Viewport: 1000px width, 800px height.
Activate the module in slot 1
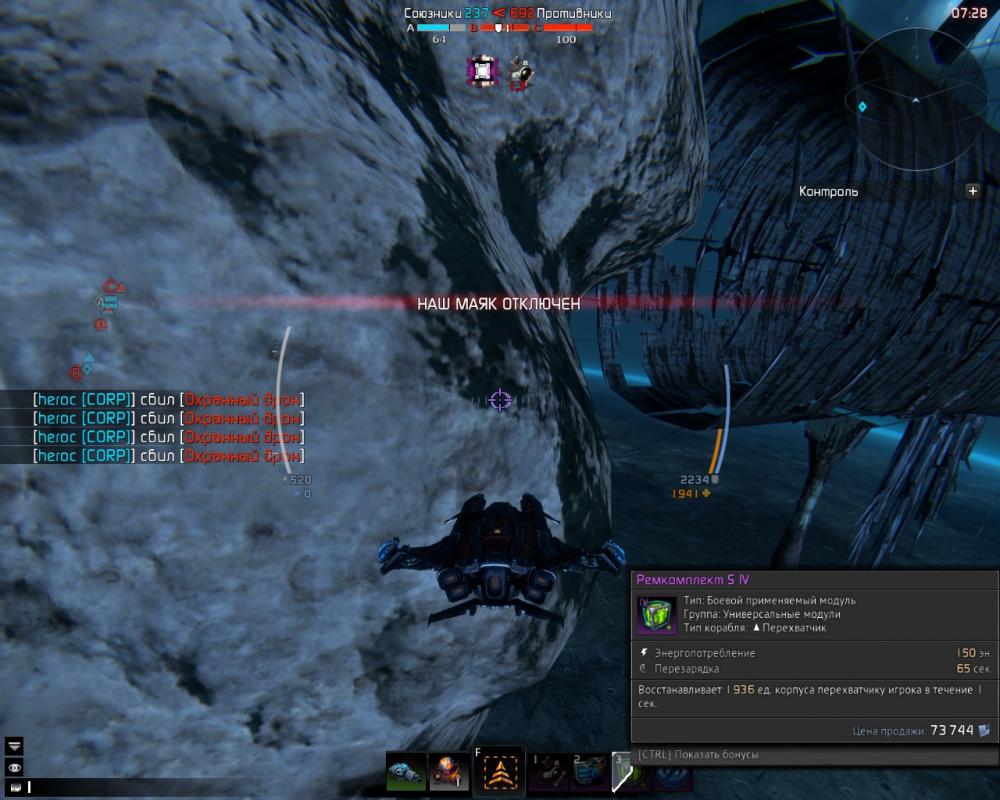coord(548,772)
